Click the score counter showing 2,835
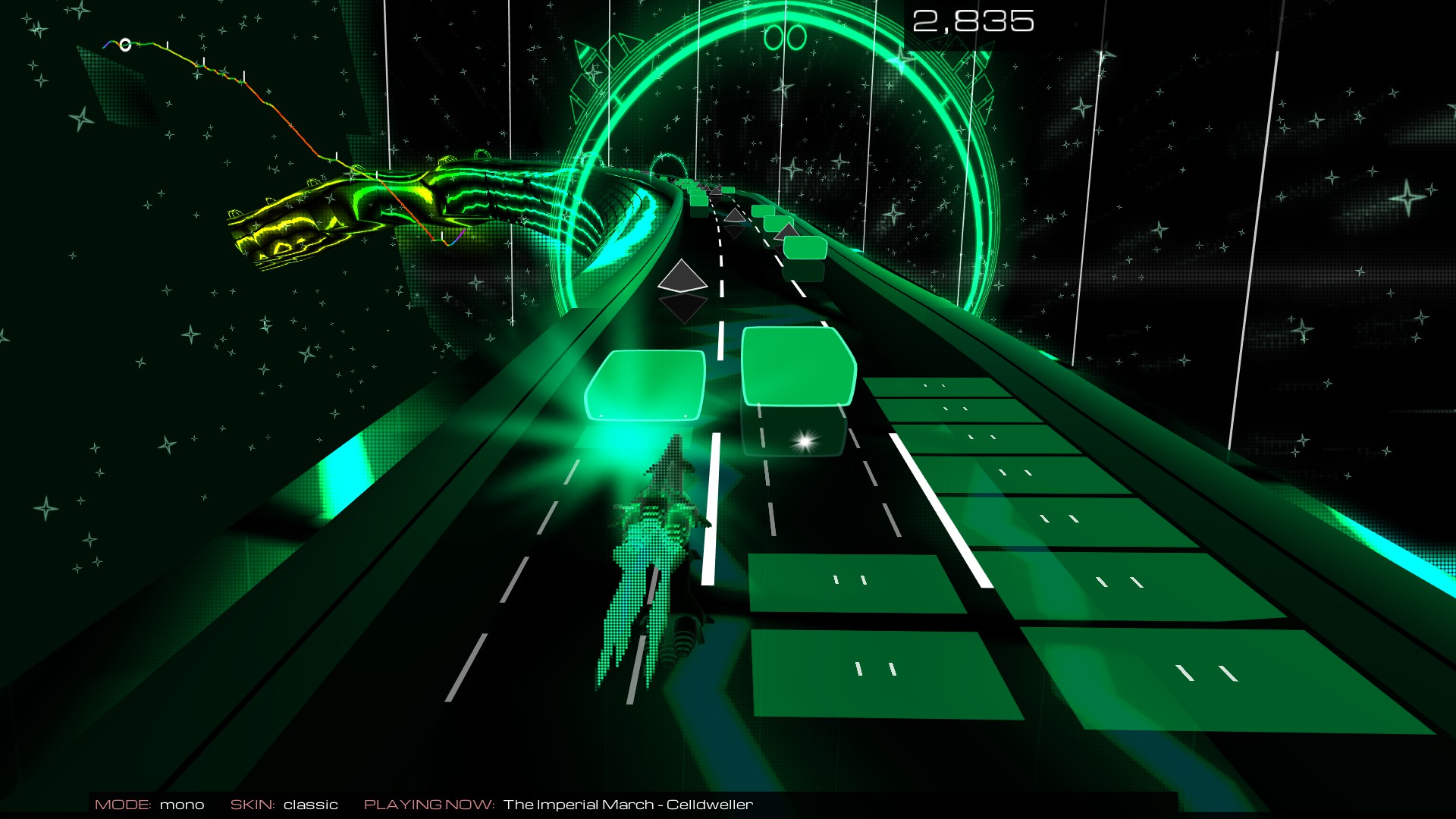Image resolution: width=1456 pixels, height=819 pixels. pos(973,22)
